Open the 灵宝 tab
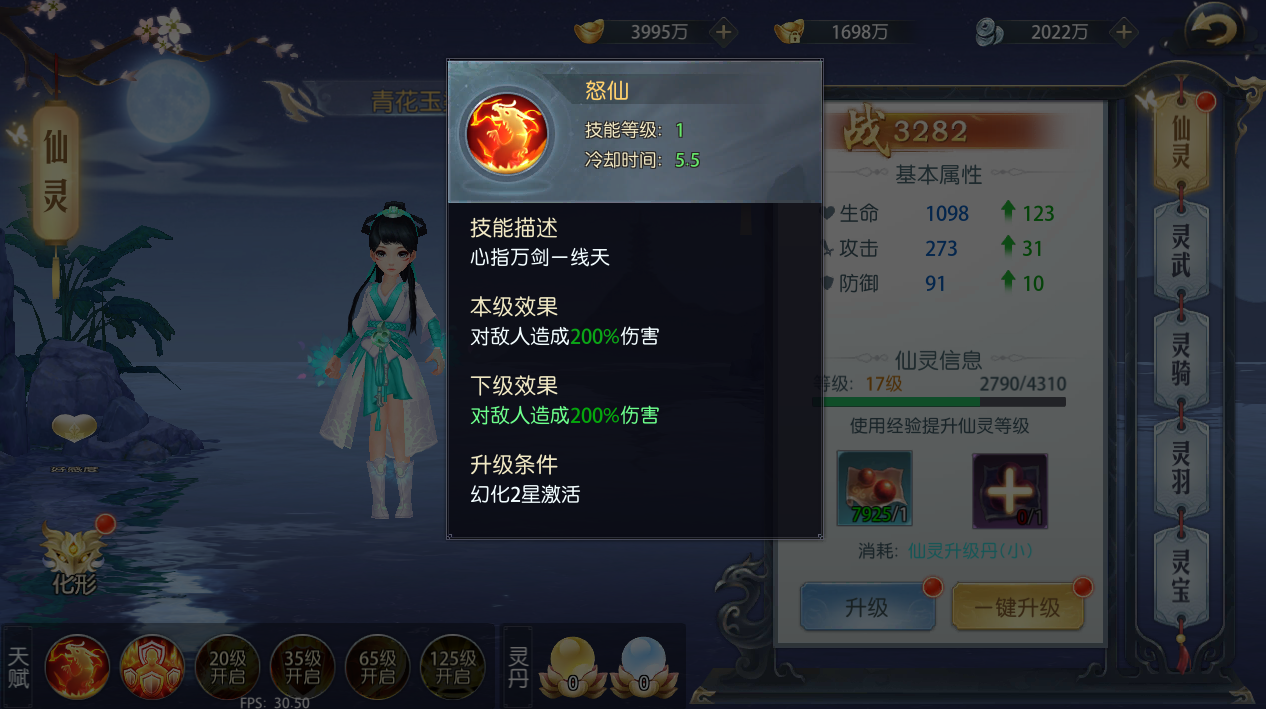 (x=1181, y=575)
